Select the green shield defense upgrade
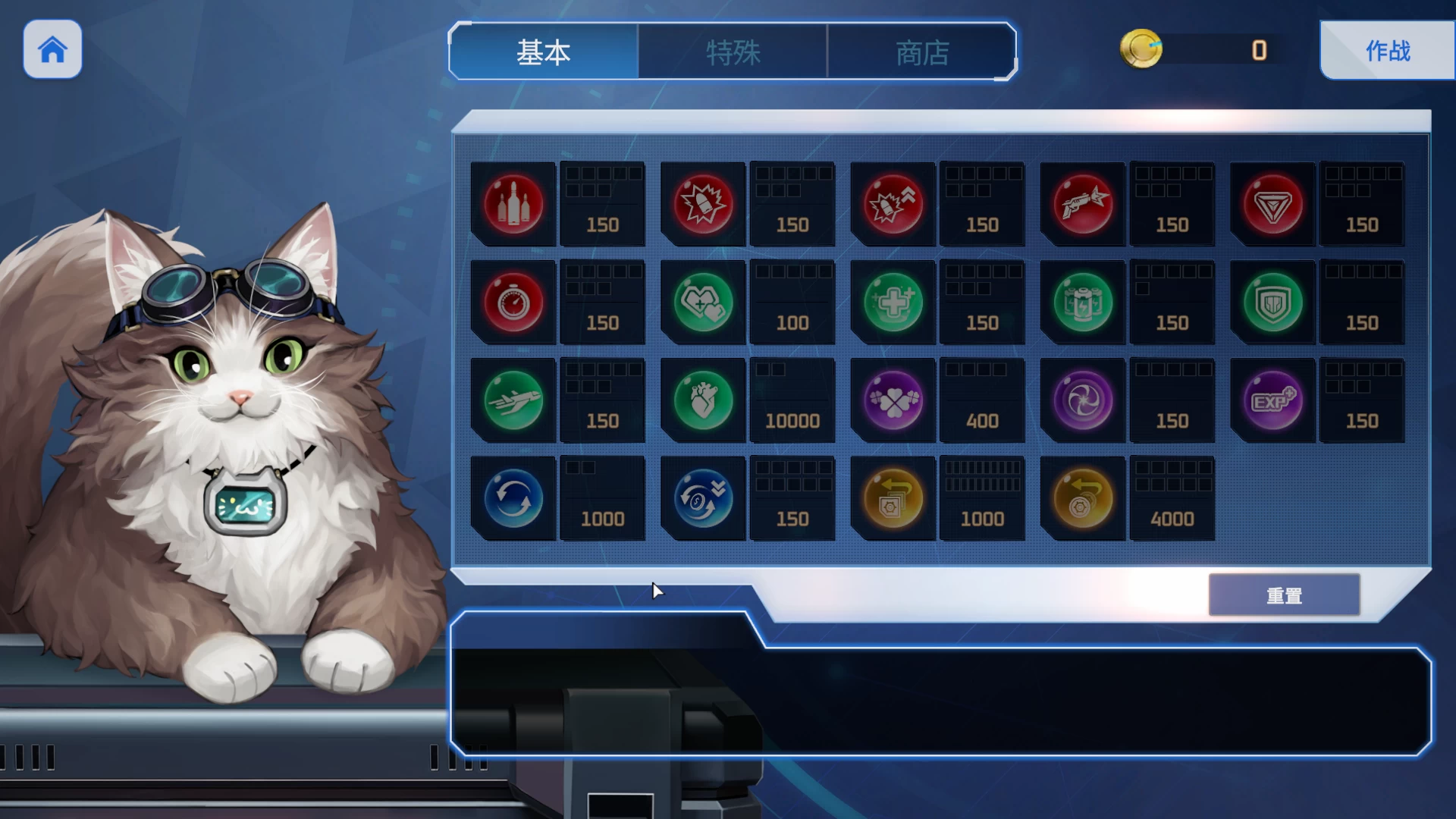The width and height of the screenshot is (1456, 819). tap(1272, 302)
